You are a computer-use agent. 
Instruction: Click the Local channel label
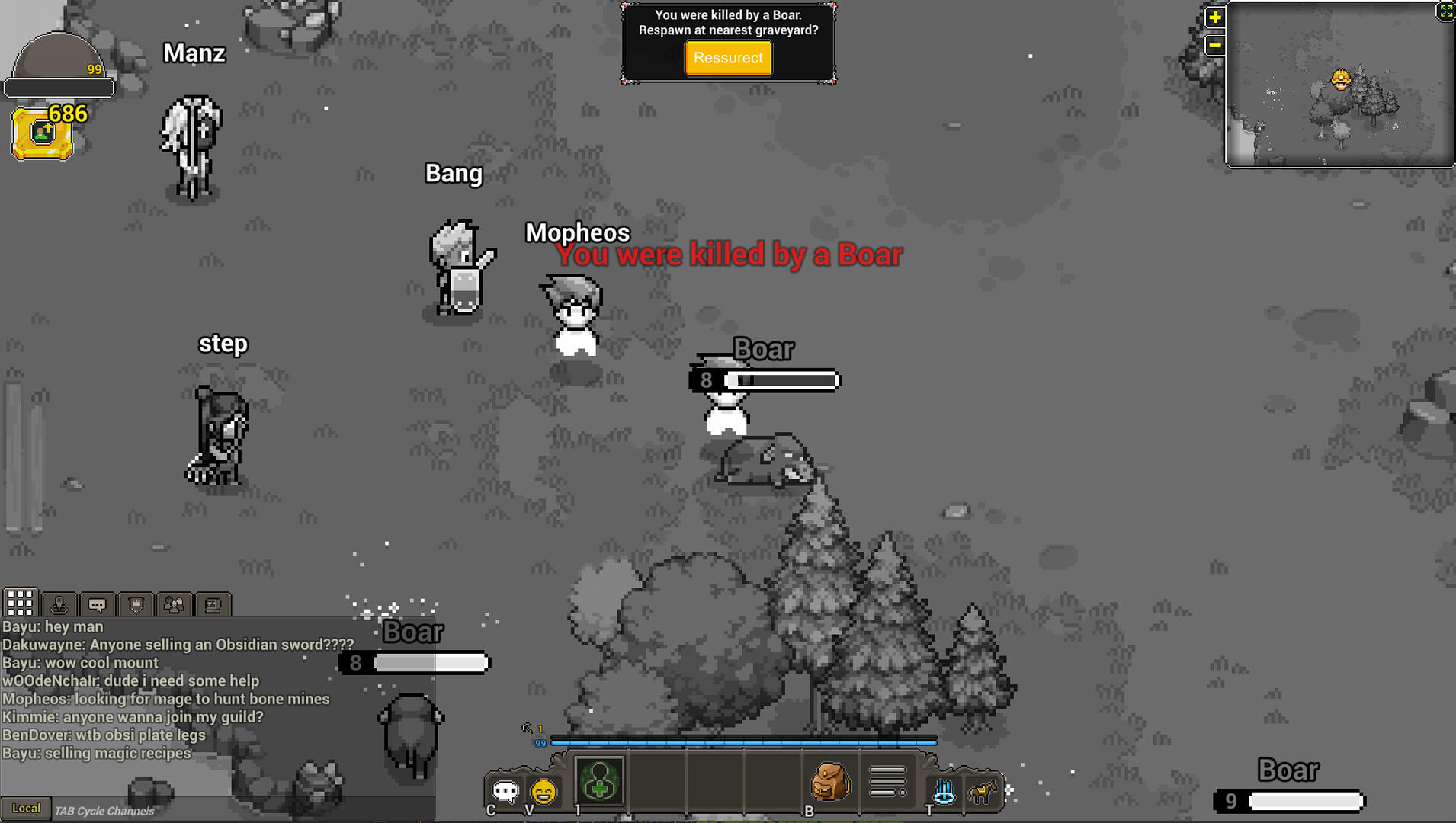pos(27,808)
